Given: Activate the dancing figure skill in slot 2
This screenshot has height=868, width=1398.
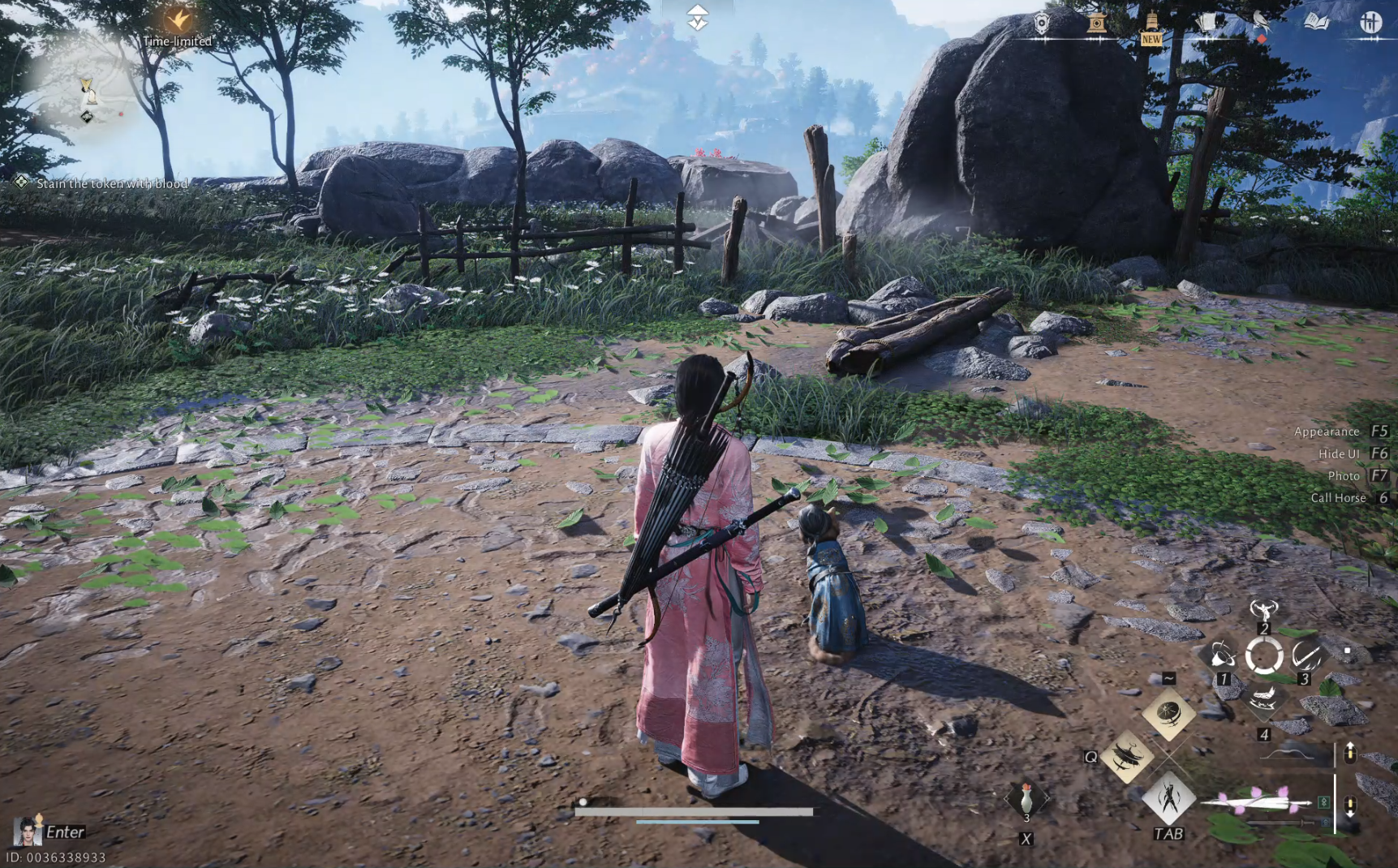Looking at the screenshot, I should click(1263, 610).
